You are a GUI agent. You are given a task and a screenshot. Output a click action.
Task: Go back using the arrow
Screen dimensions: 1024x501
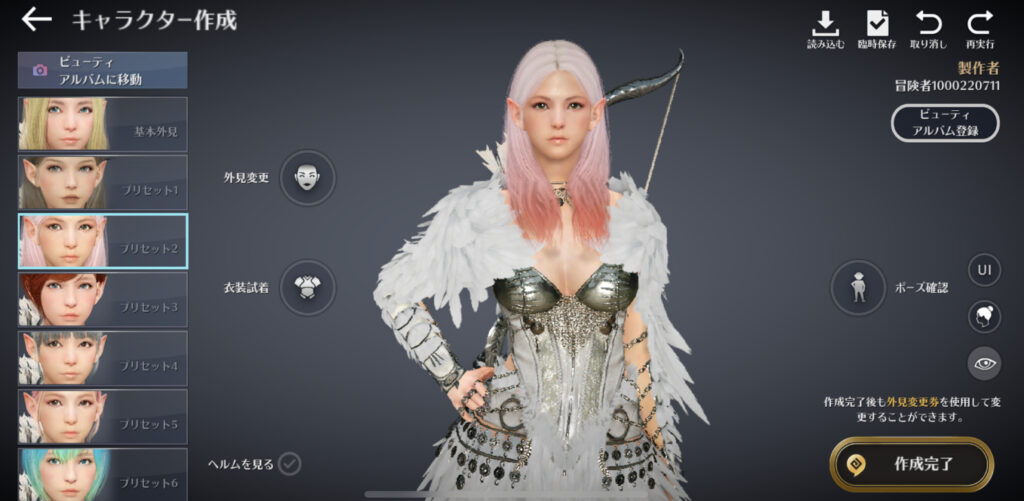pos(36,19)
